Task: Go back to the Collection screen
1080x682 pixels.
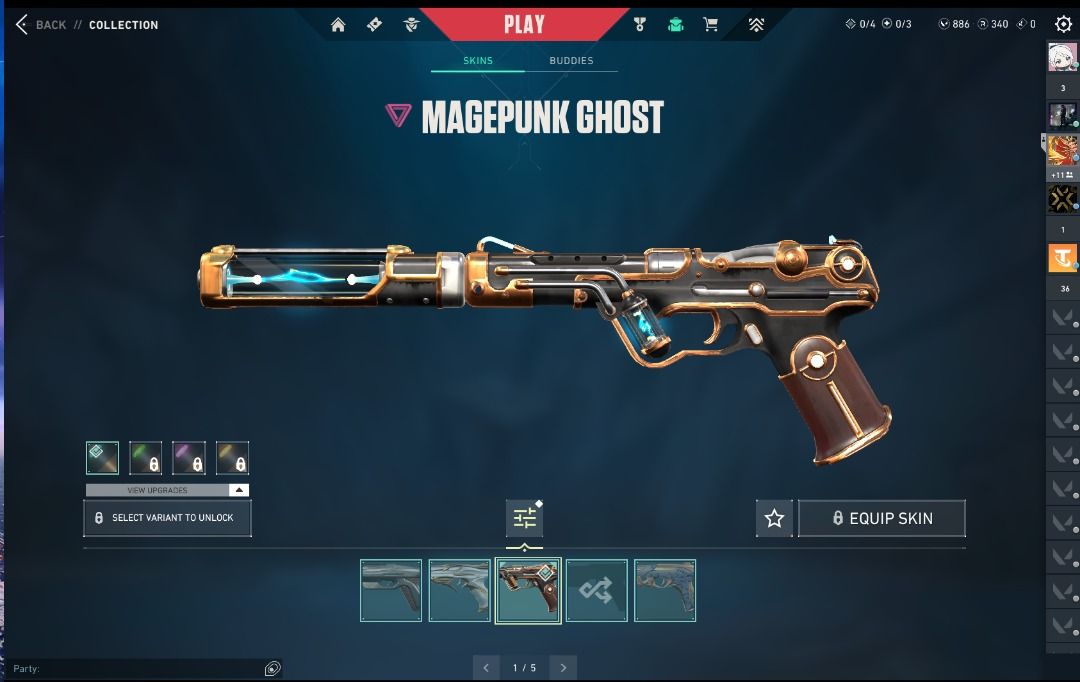Action: [41, 25]
